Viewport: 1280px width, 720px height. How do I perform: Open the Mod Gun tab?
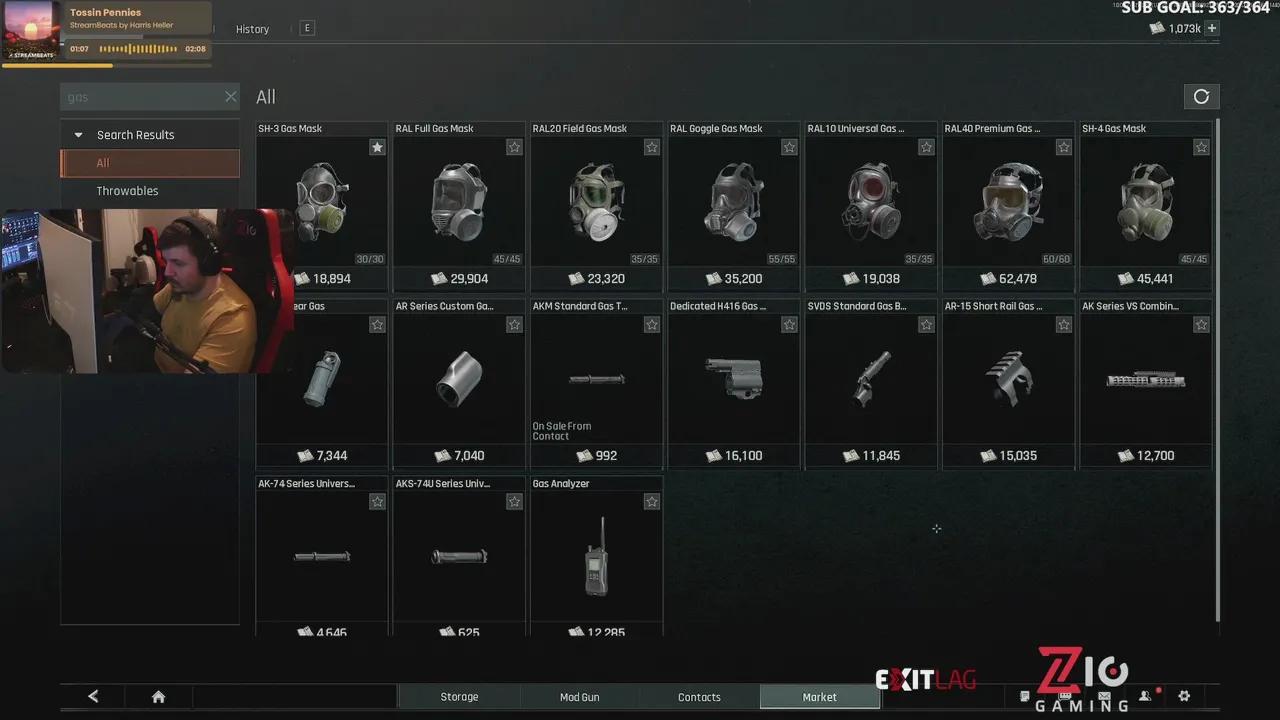579,697
